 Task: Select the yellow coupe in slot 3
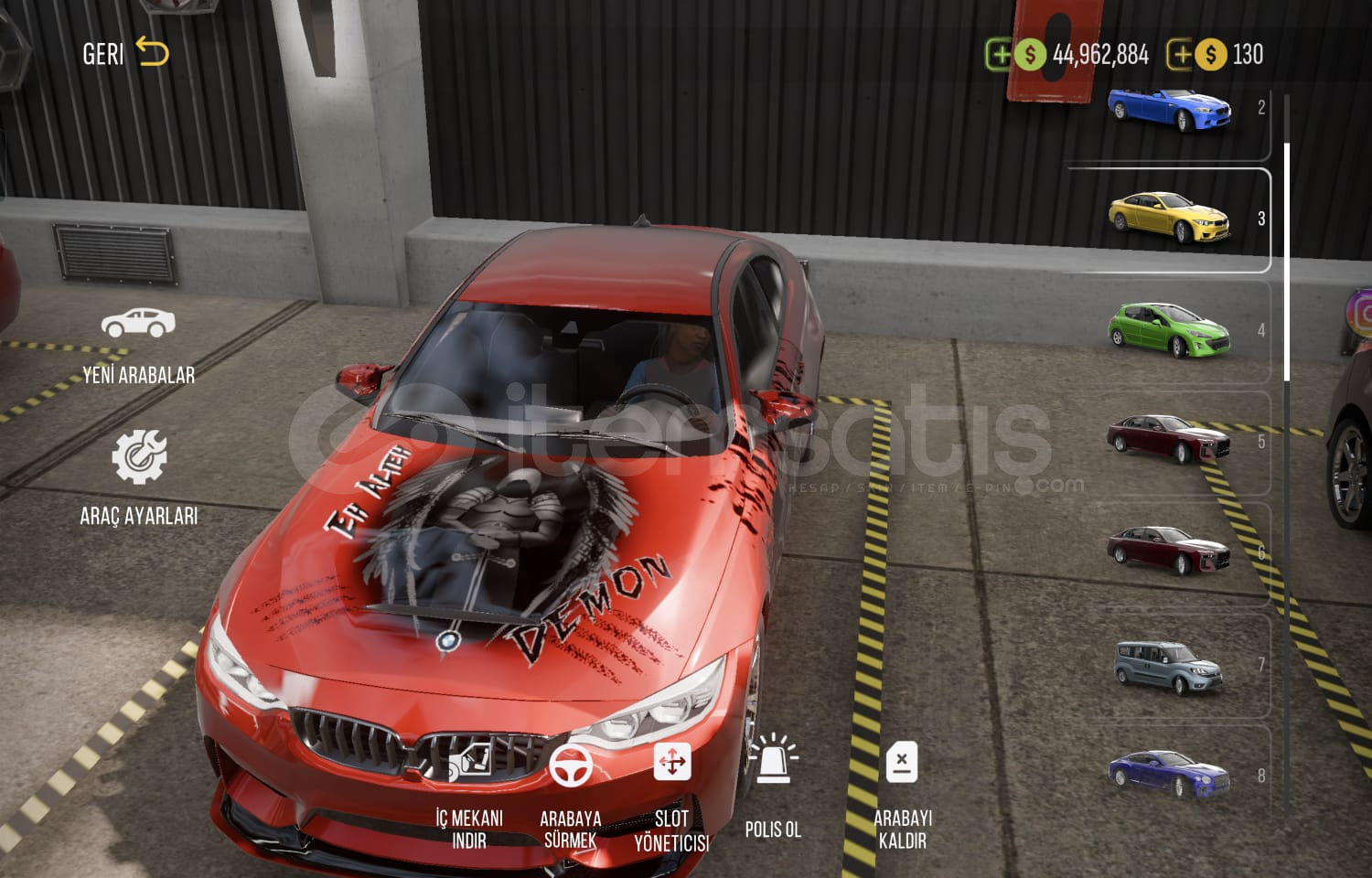click(x=1169, y=218)
